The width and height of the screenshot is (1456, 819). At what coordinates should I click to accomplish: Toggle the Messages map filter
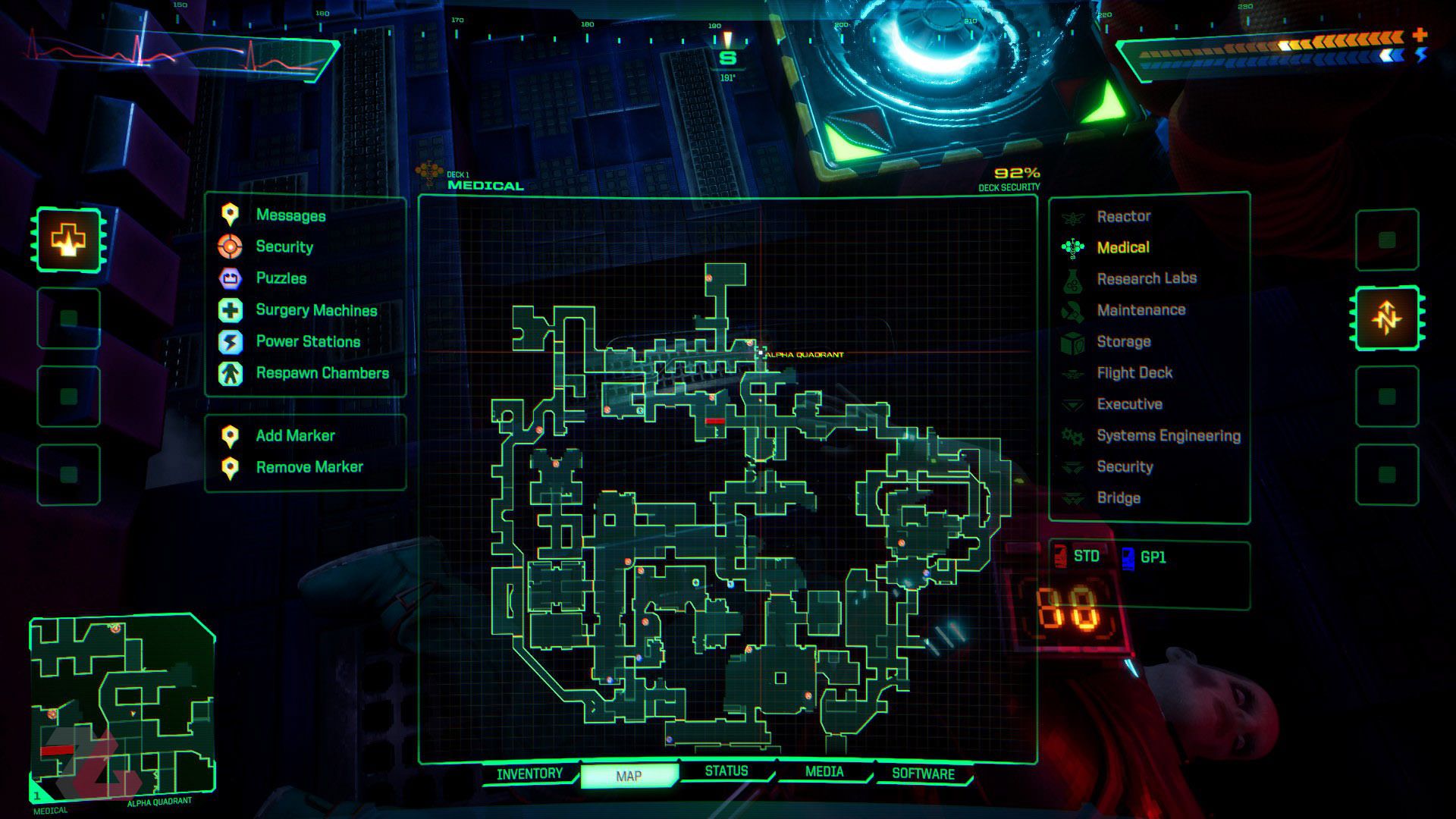pyautogui.click(x=290, y=215)
